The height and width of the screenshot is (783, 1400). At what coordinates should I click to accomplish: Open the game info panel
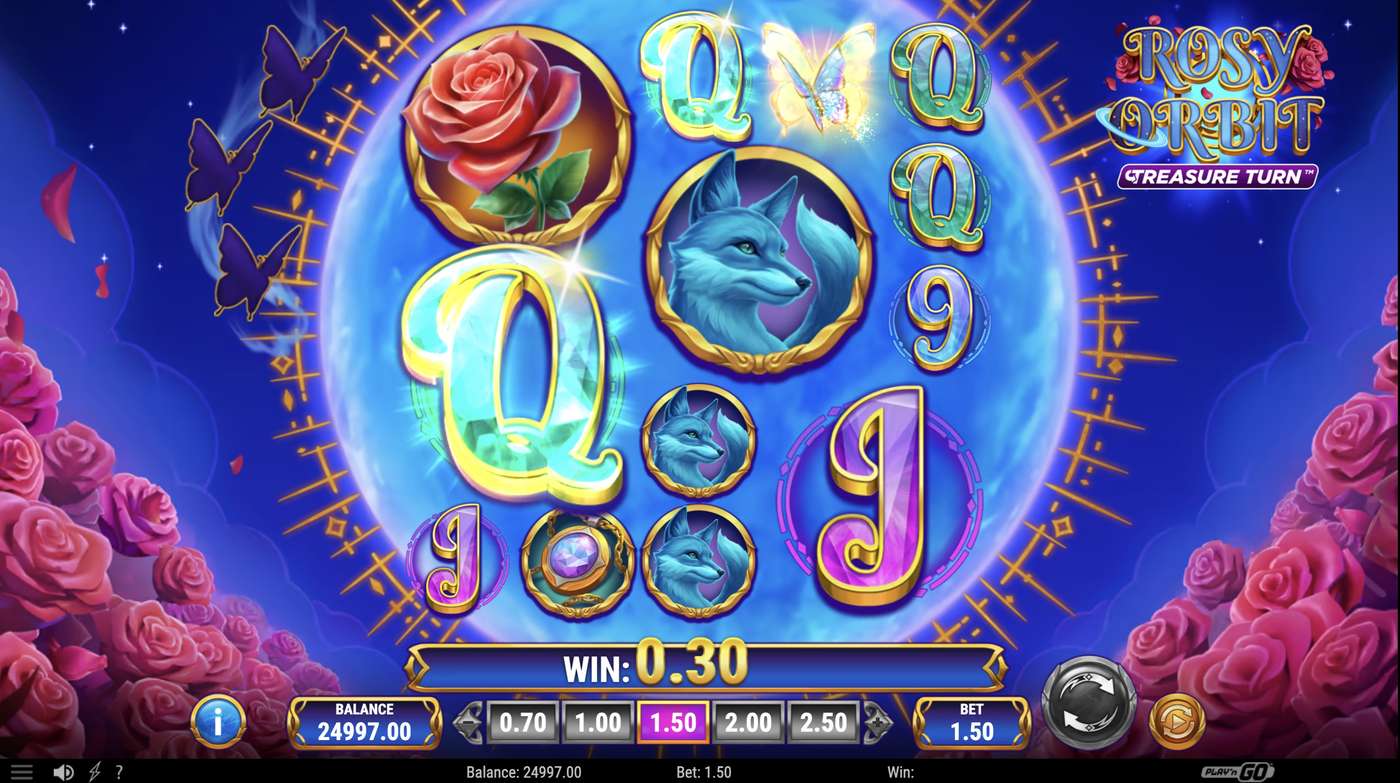point(218,720)
